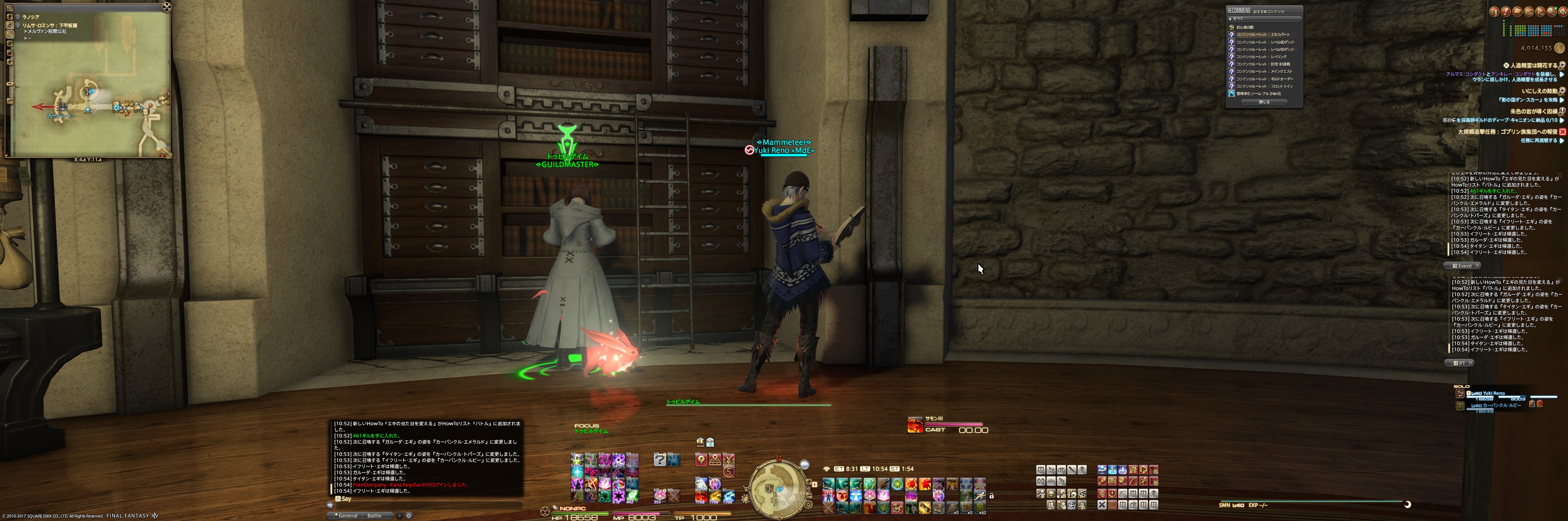Use the Sprint running-figure action
Image resolution: width=1568 pixels, height=521 pixels.
979,496
